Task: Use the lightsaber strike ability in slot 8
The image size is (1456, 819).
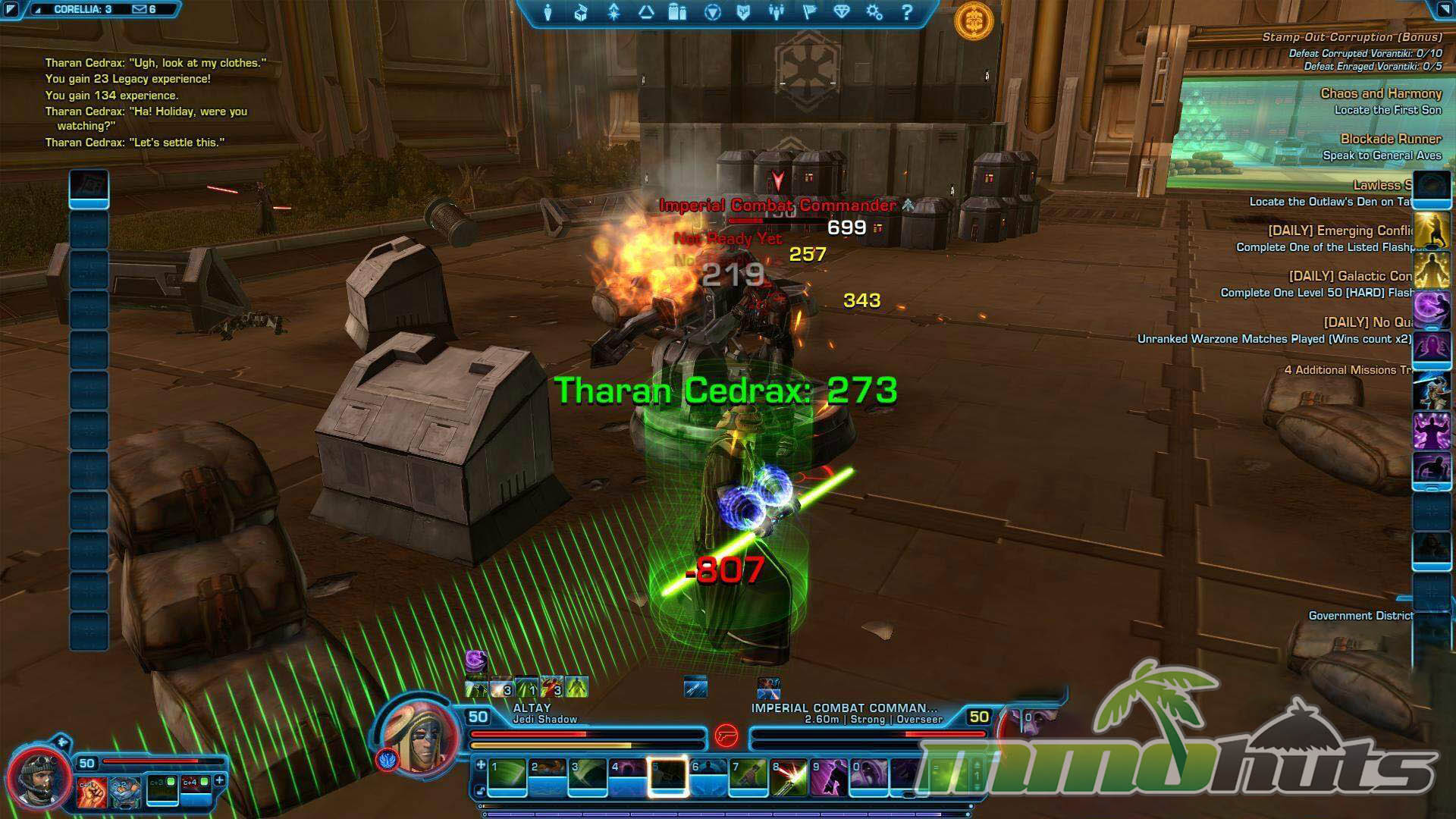Action: 789,778
